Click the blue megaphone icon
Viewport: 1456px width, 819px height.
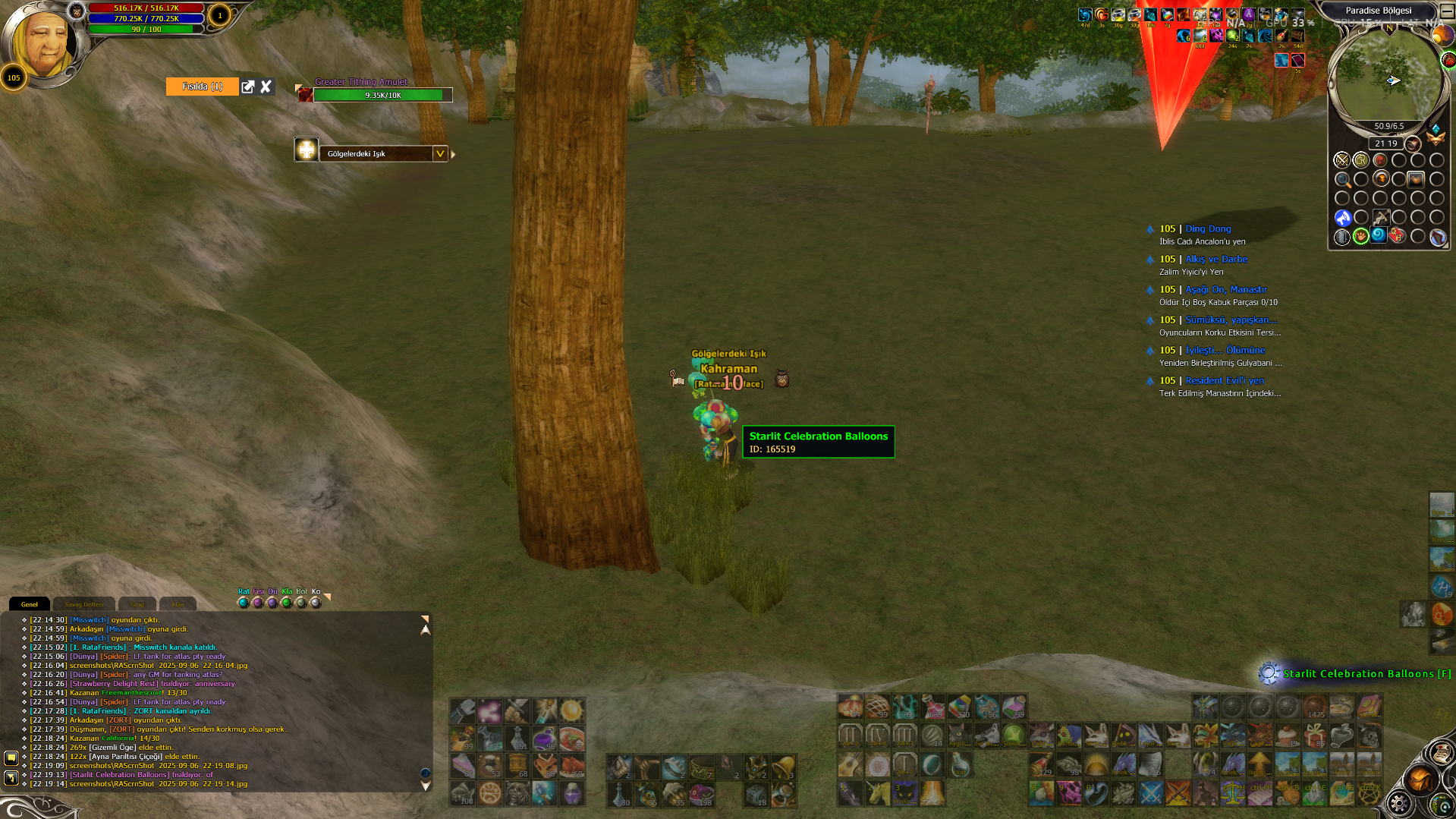[1342, 218]
